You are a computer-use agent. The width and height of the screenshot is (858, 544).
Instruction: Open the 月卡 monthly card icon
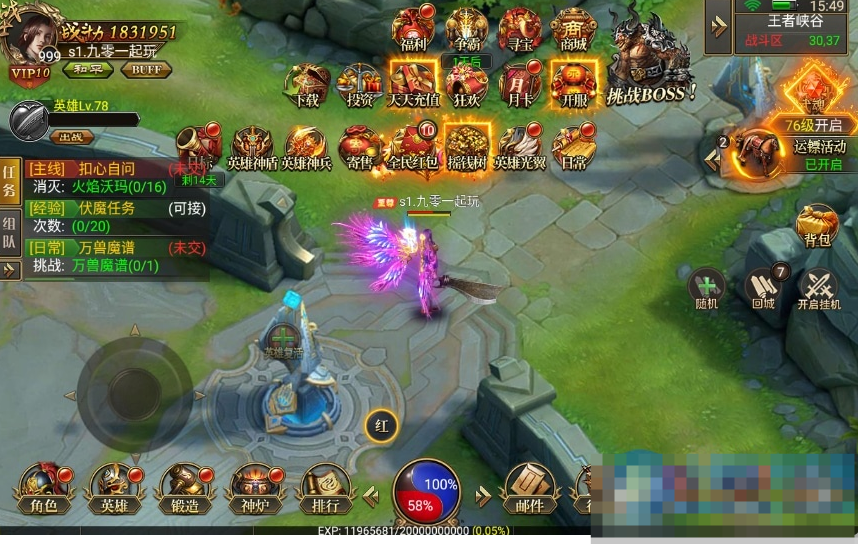coord(520,83)
